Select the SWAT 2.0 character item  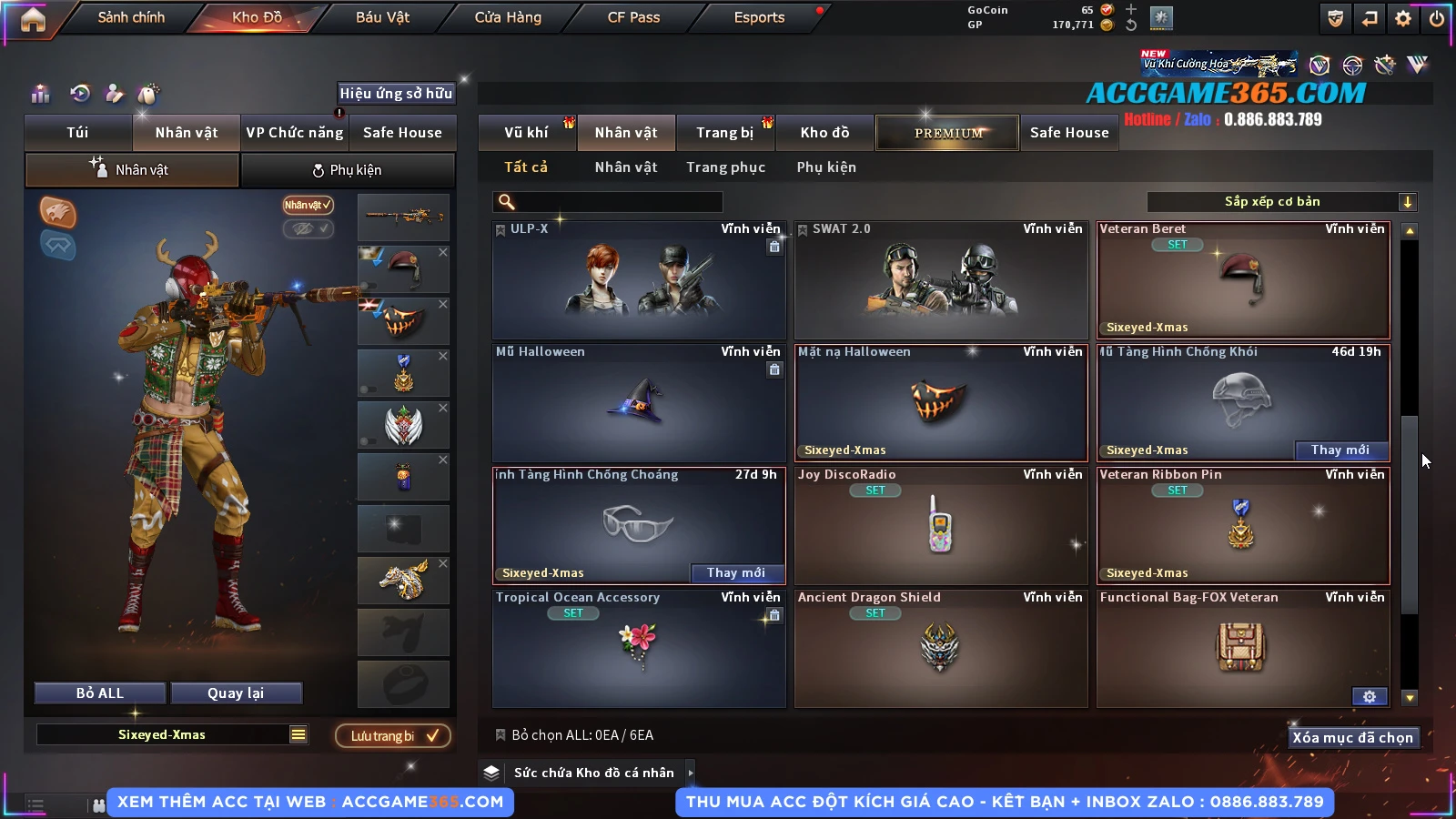[941, 280]
